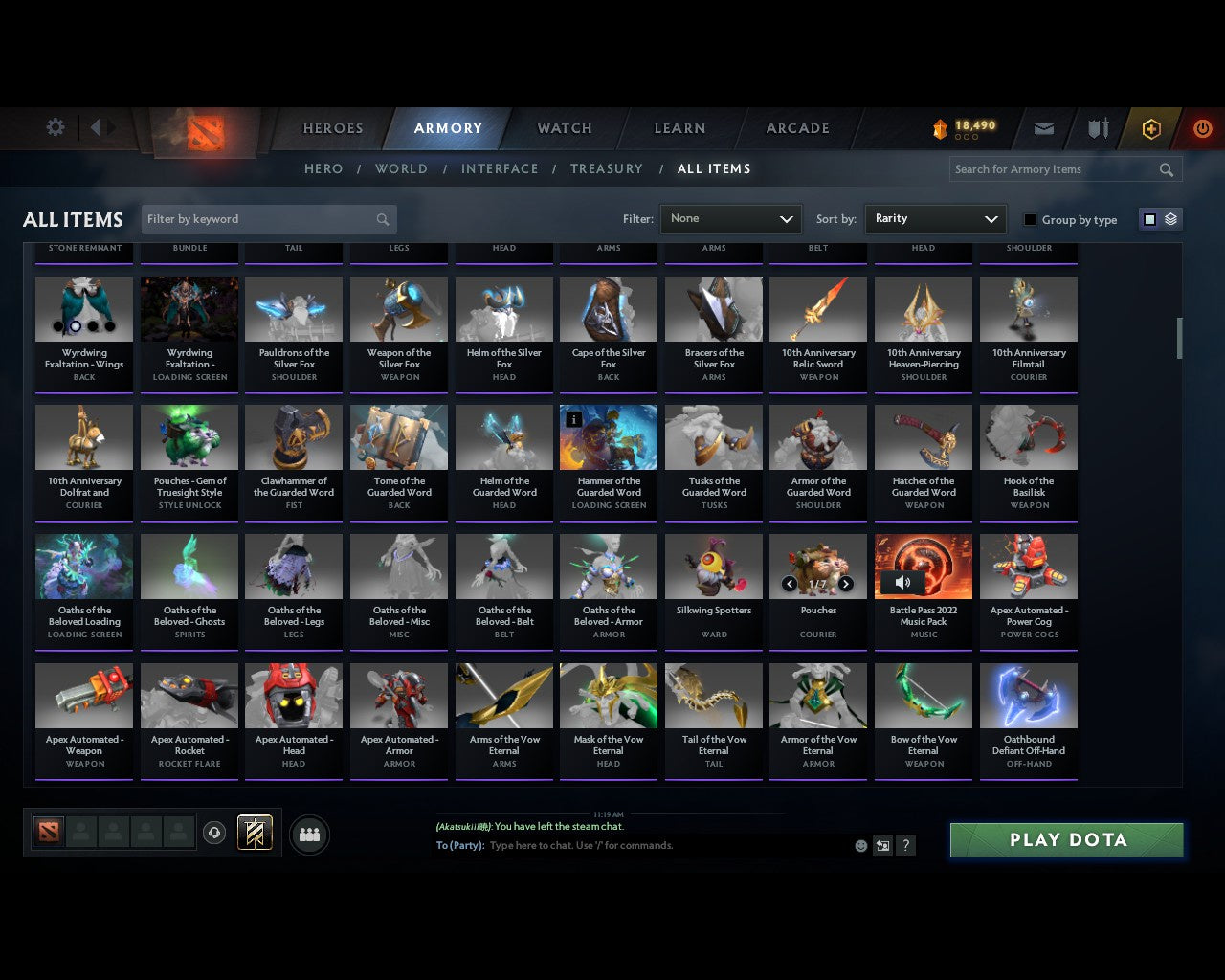Open Dota Plus with the gold plus icon
Viewport: 1225px width, 980px height.
(1150, 128)
